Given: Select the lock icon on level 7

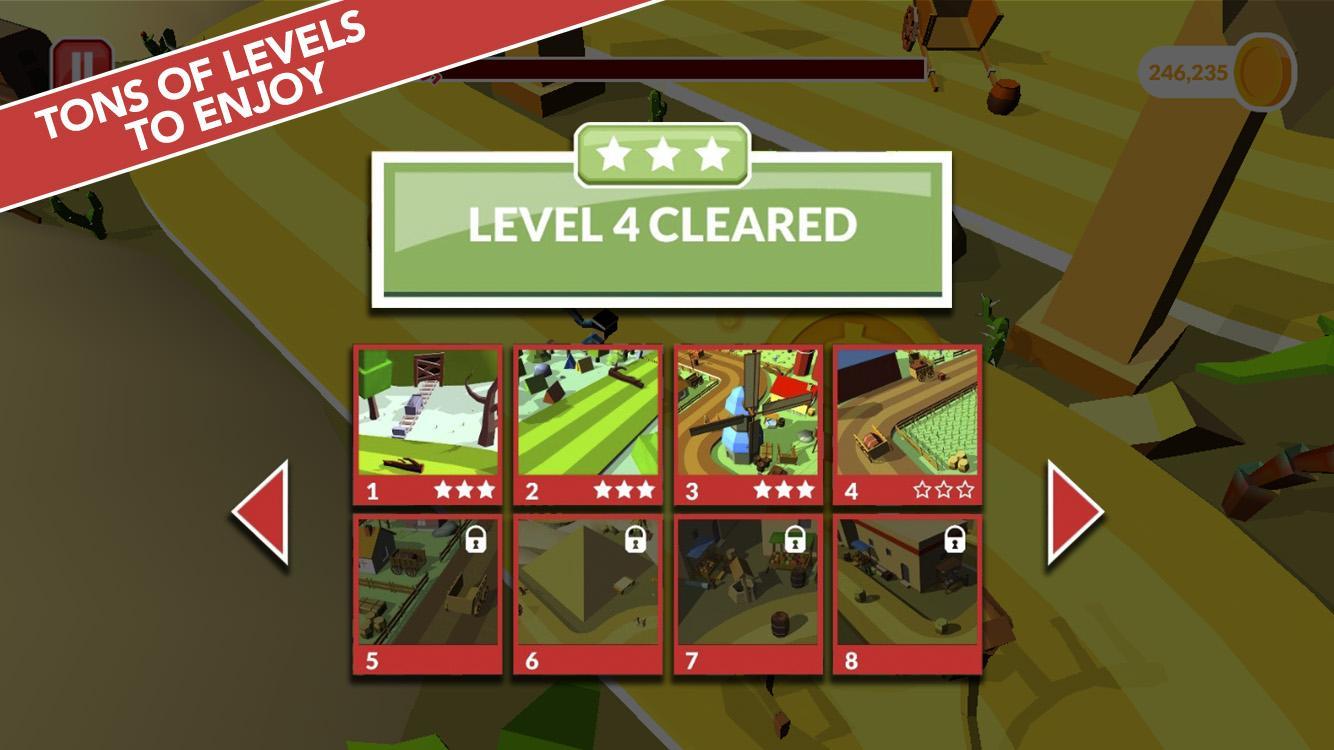Looking at the screenshot, I should (x=797, y=540).
